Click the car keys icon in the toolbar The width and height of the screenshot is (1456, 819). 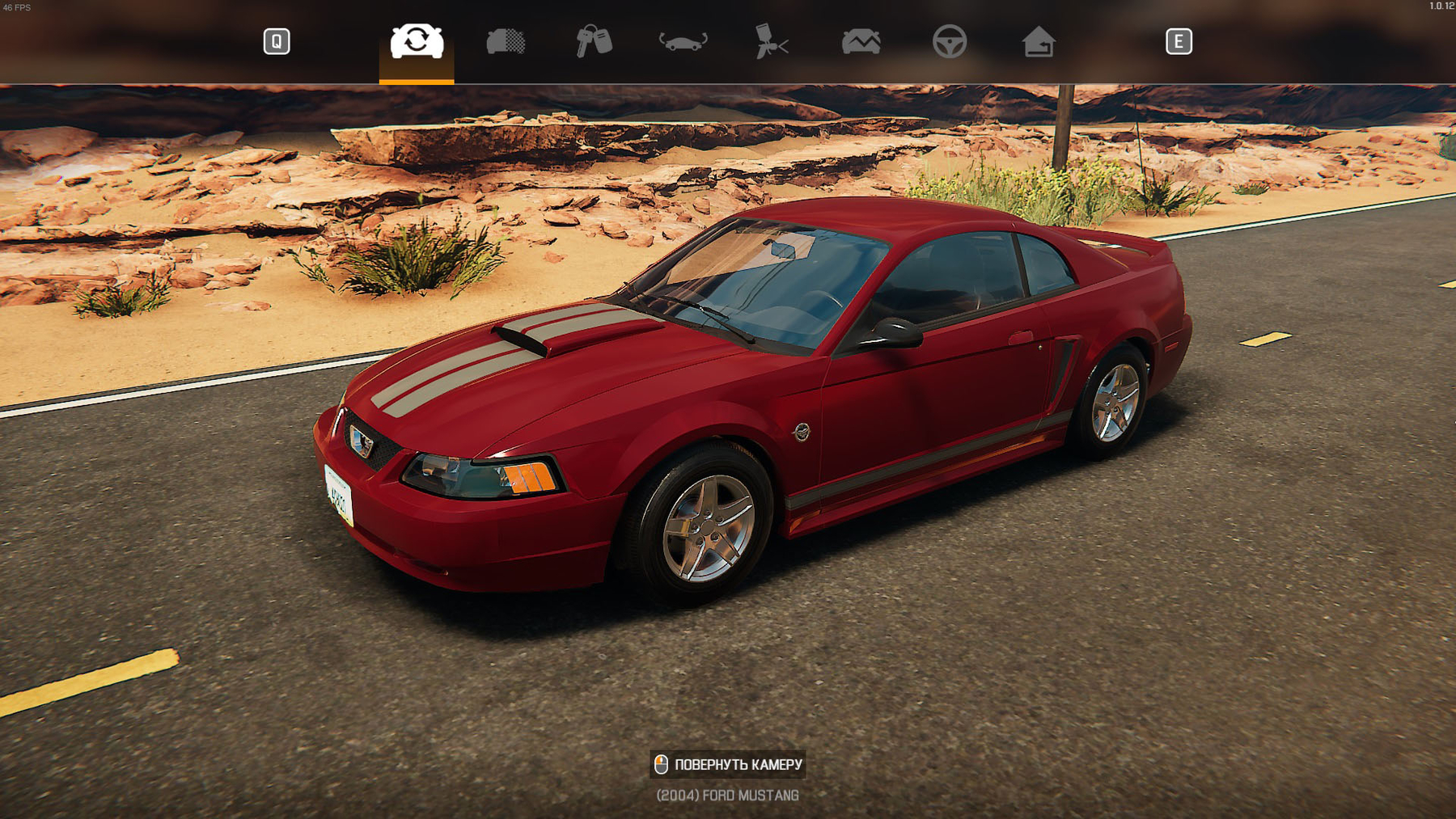(x=596, y=43)
